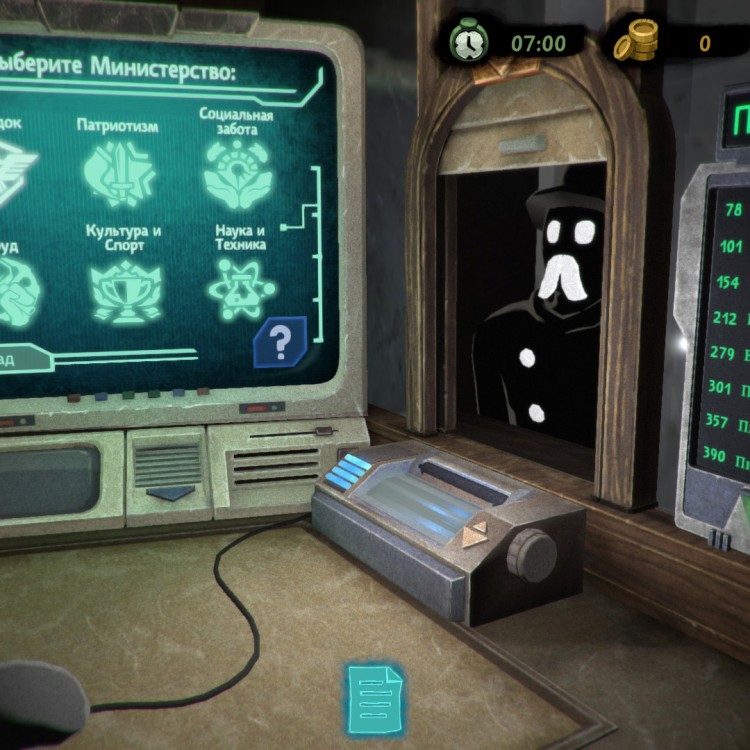Viewport: 750px width, 750px height.
Task: Click the Назад back button
Action: [20, 358]
